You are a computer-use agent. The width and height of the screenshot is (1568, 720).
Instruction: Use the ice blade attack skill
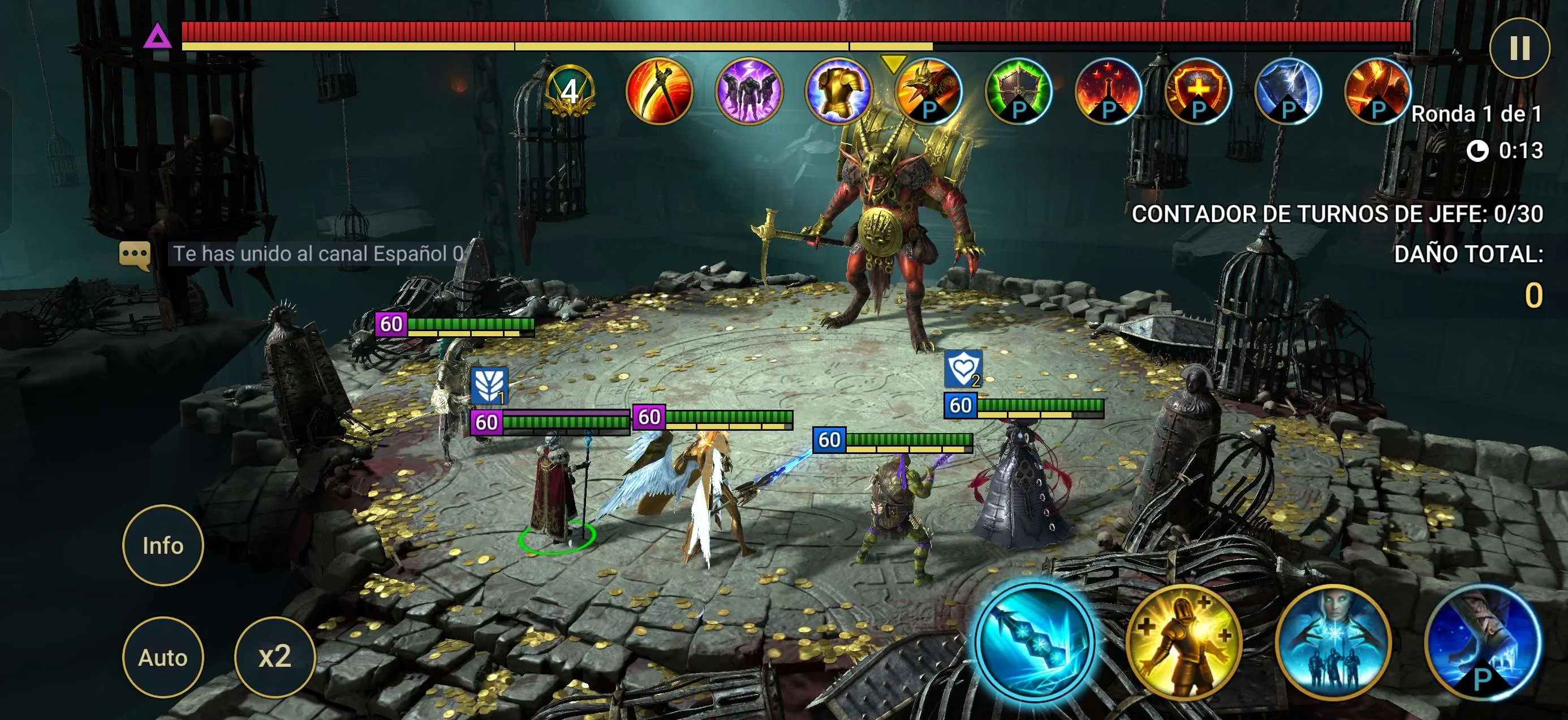[x=1034, y=641]
